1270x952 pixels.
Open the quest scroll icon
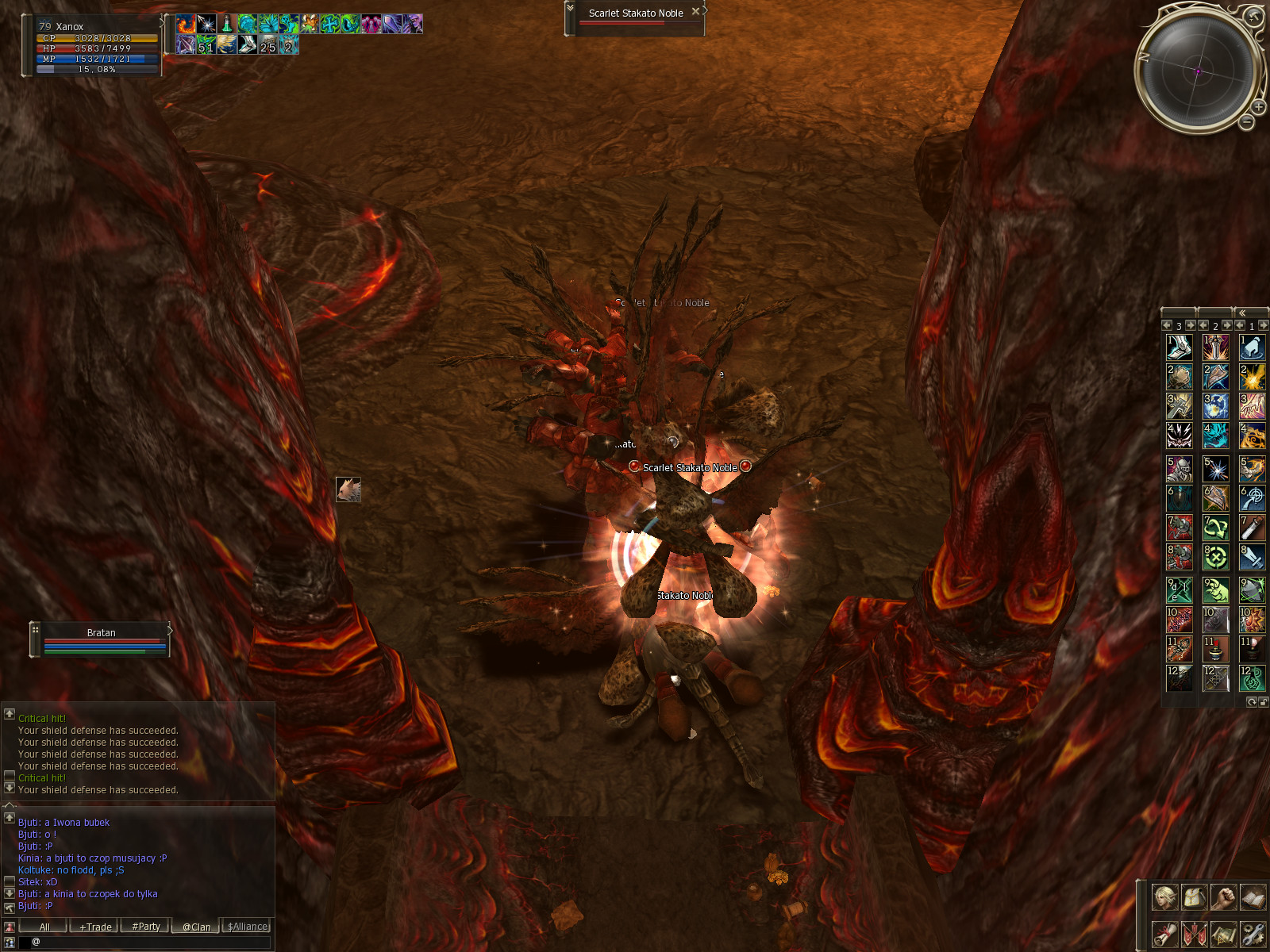tap(1164, 934)
